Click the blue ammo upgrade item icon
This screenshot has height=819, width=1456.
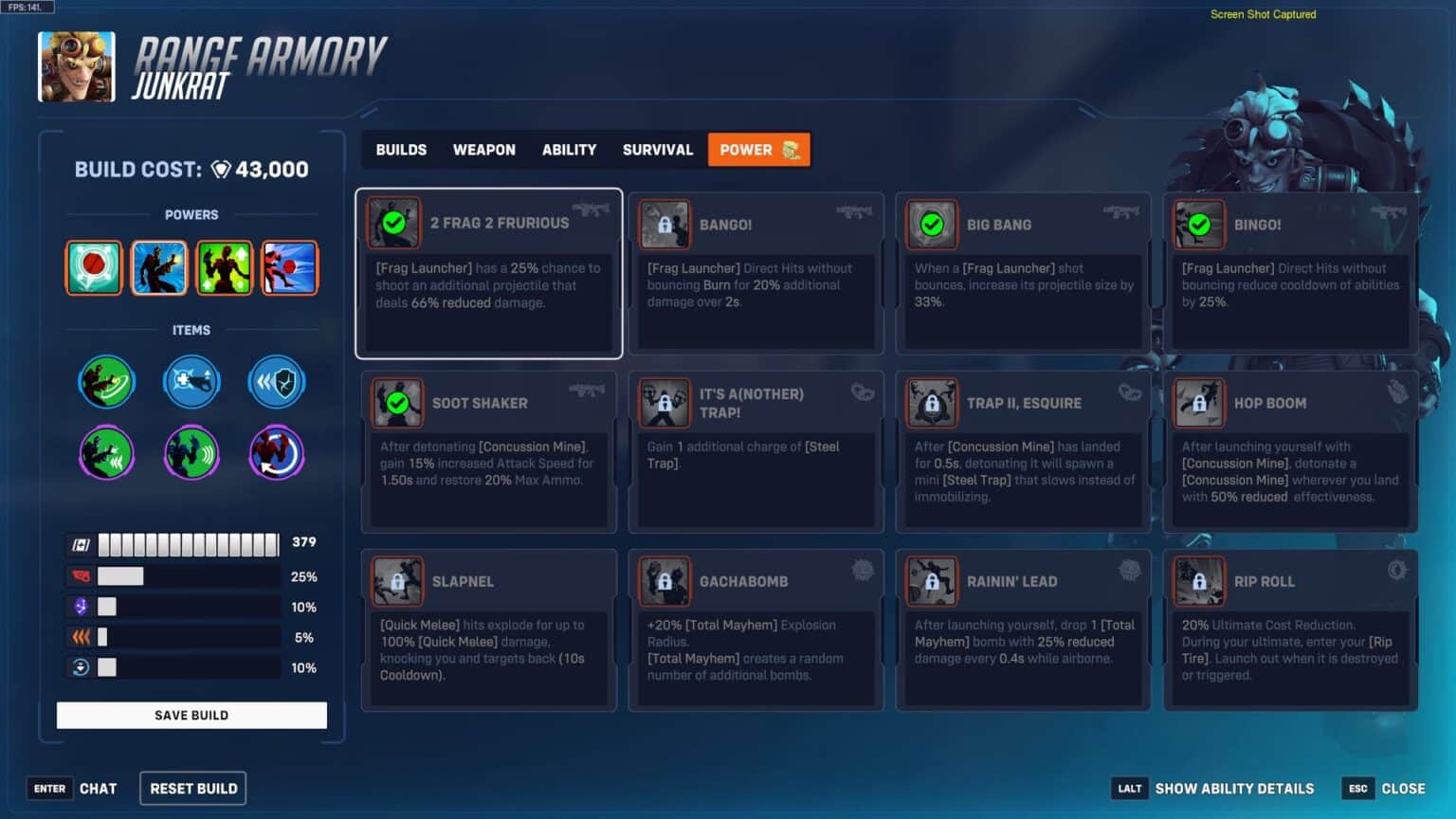[191, 381]
